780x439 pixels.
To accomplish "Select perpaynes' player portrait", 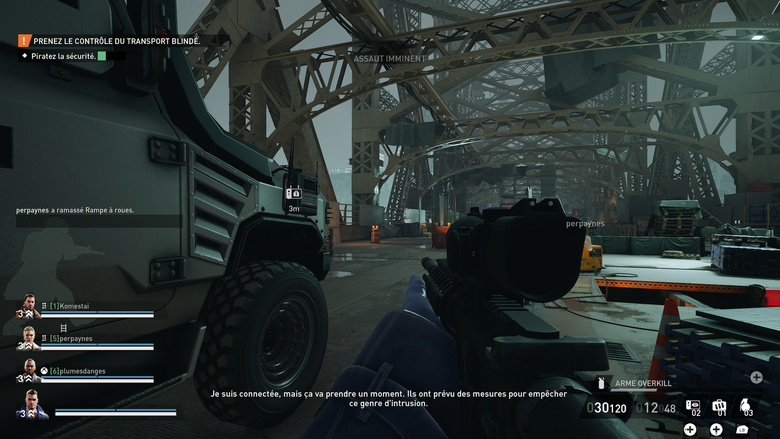I will 29,338.
